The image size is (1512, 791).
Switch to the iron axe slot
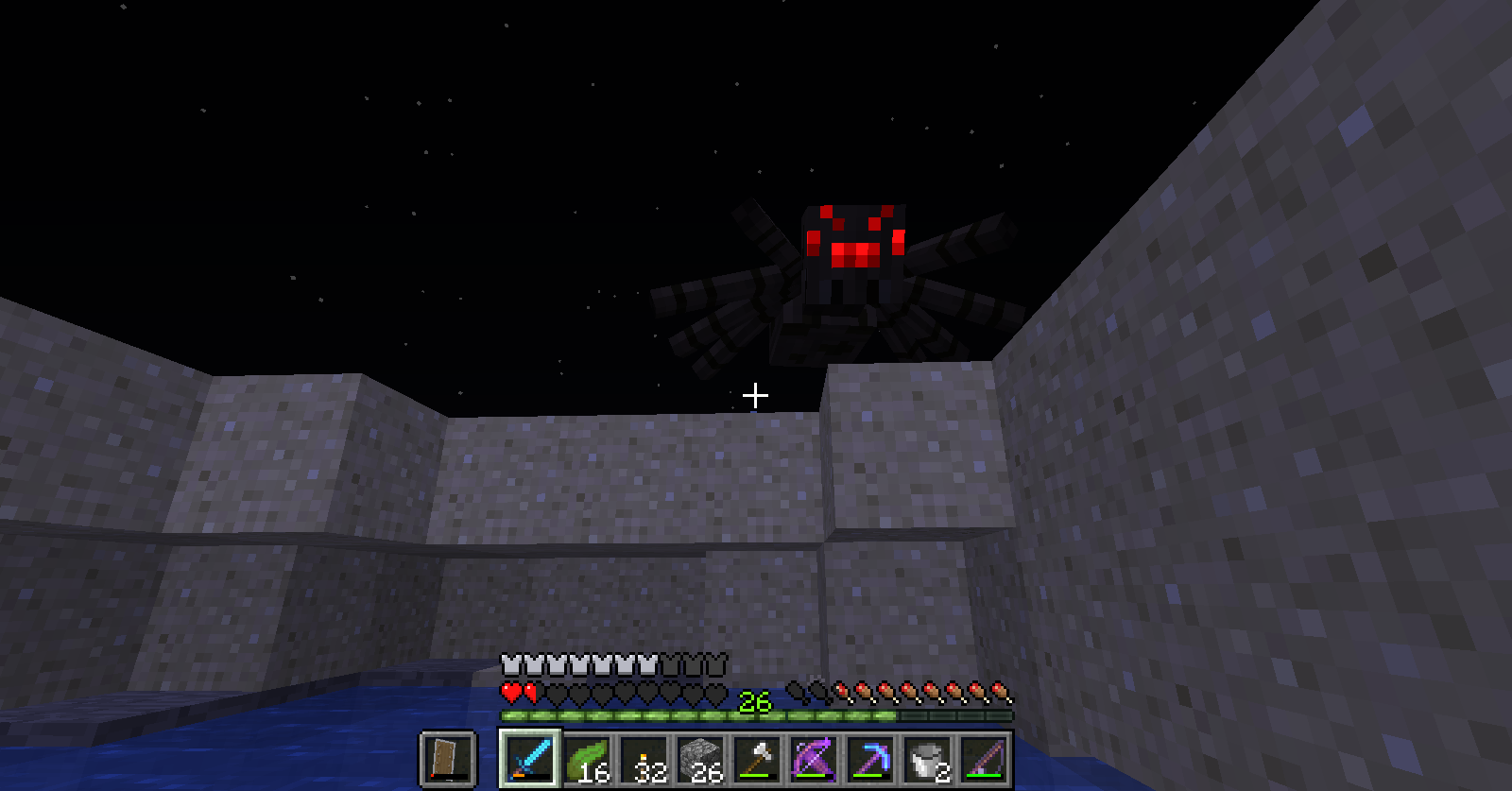click(757, 758)
